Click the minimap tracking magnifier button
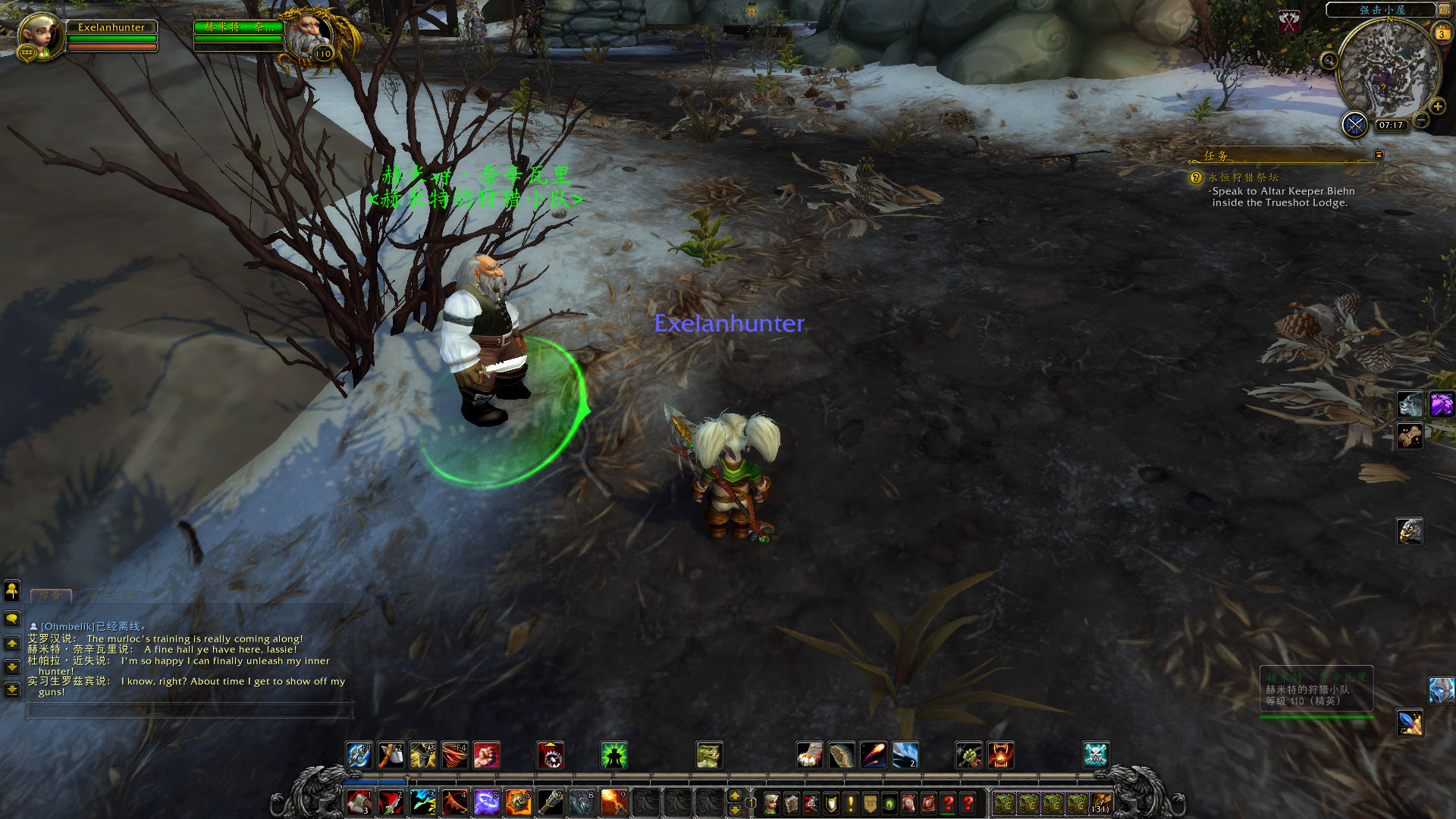This screenshot has height=819, width=1456. click(x=1329, y=61)
